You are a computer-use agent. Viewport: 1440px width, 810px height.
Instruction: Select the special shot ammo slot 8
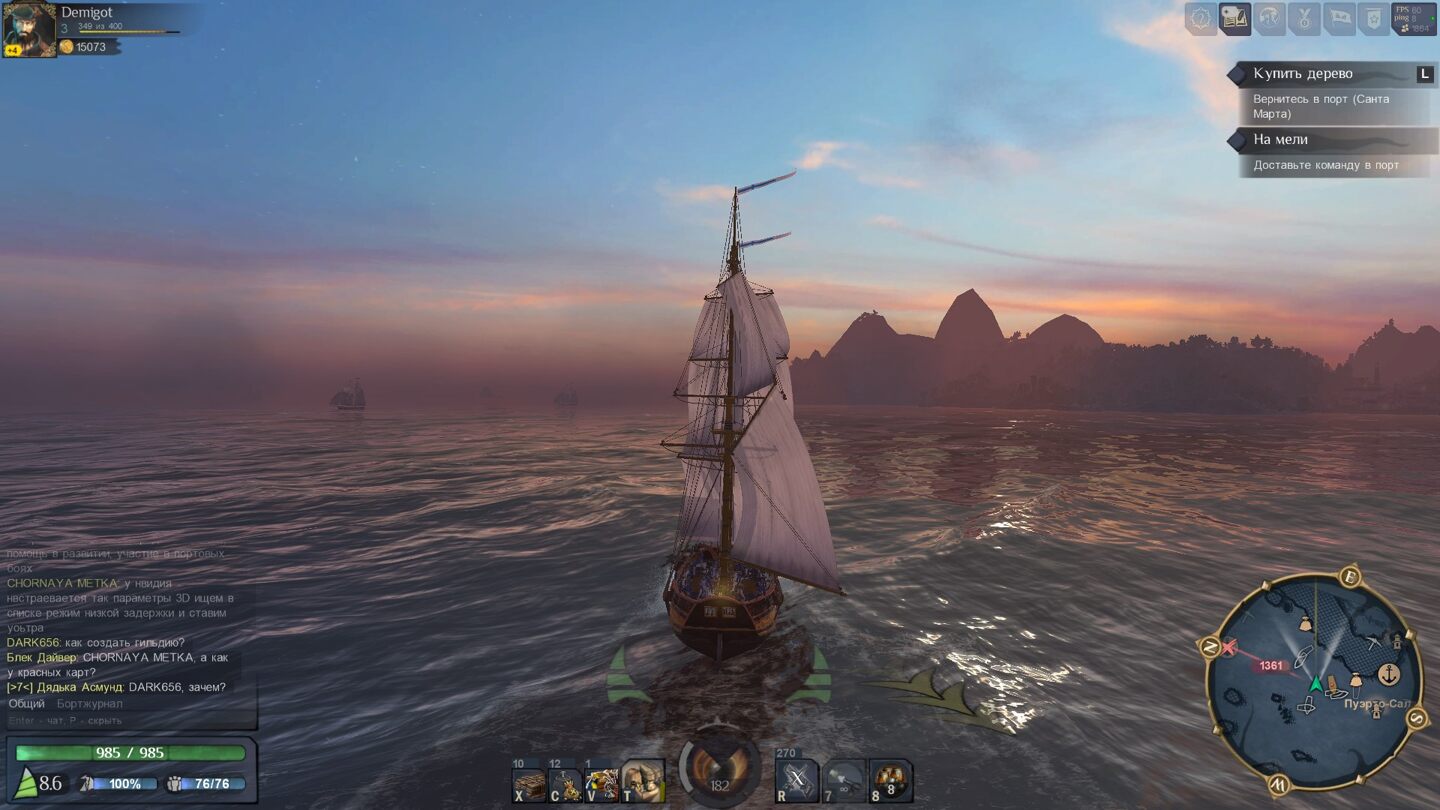[890, 782]
